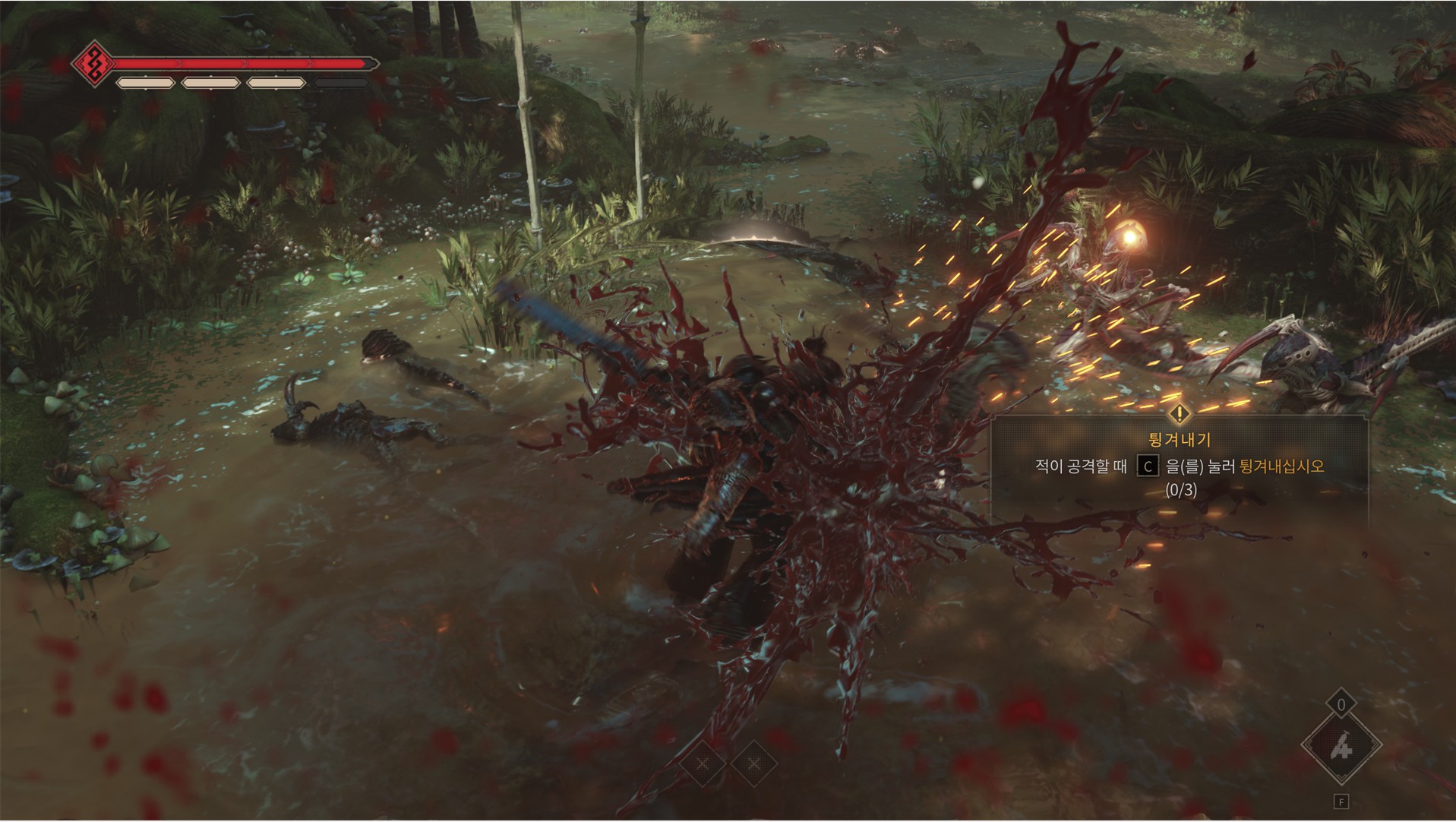
Task: Use the healing syringe item slot
Action: point(1341,748)
